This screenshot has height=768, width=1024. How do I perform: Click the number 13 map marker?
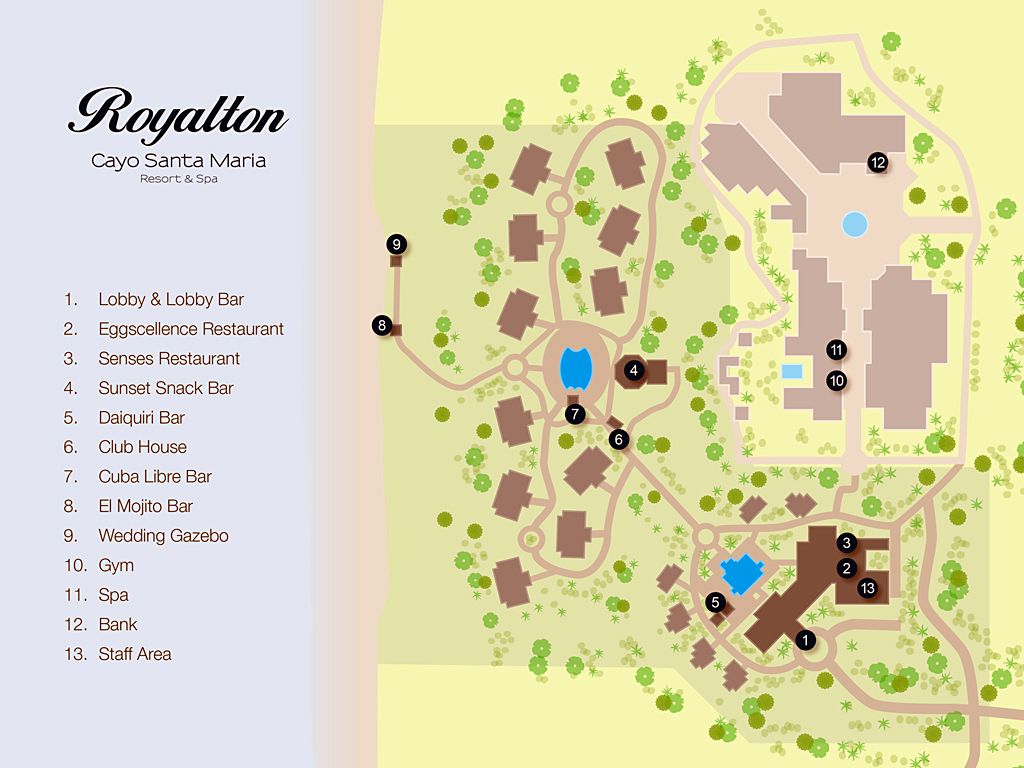pyautogui.click(x=867, y=588)
